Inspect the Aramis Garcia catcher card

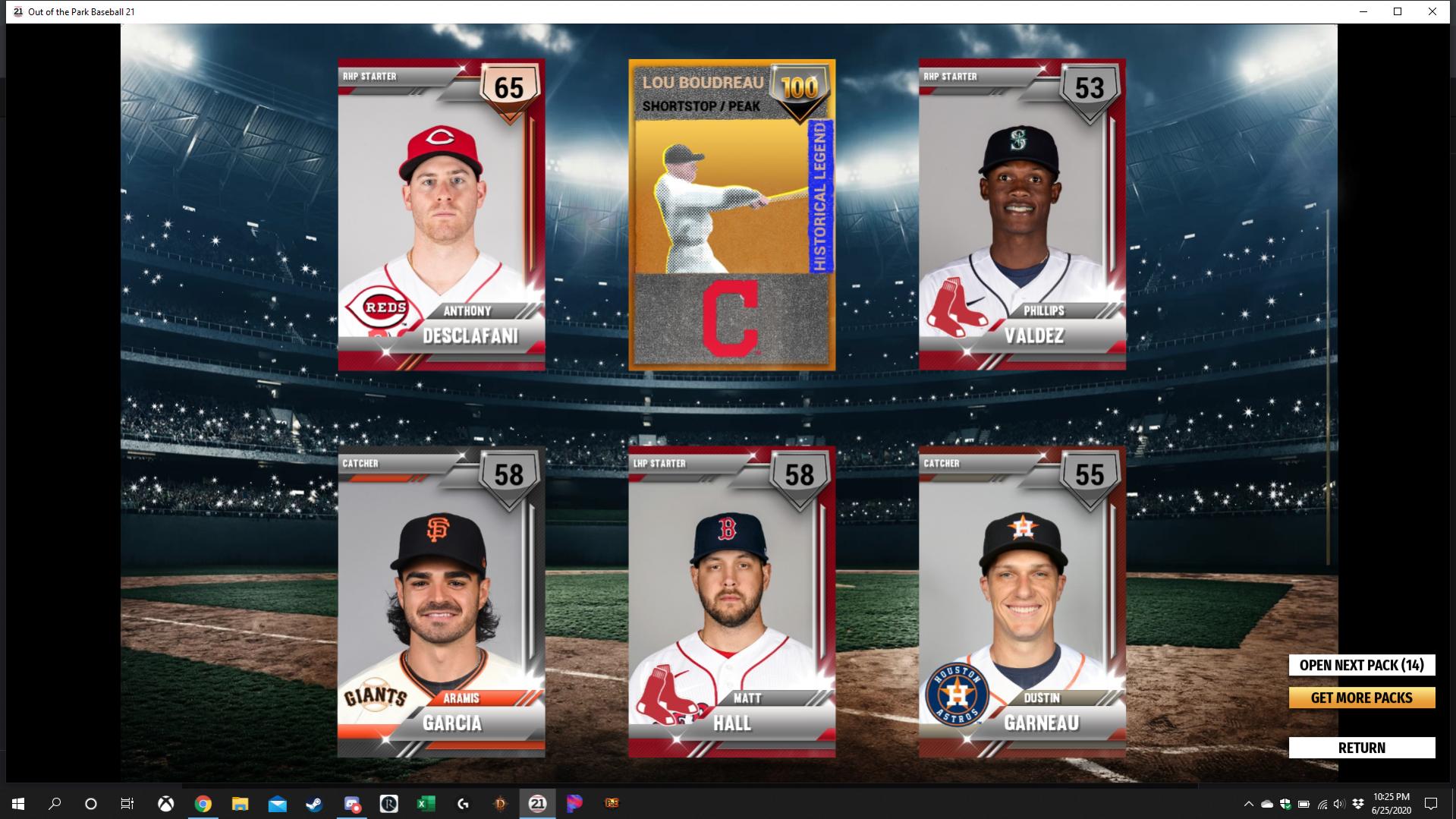[x=442, y=602]
